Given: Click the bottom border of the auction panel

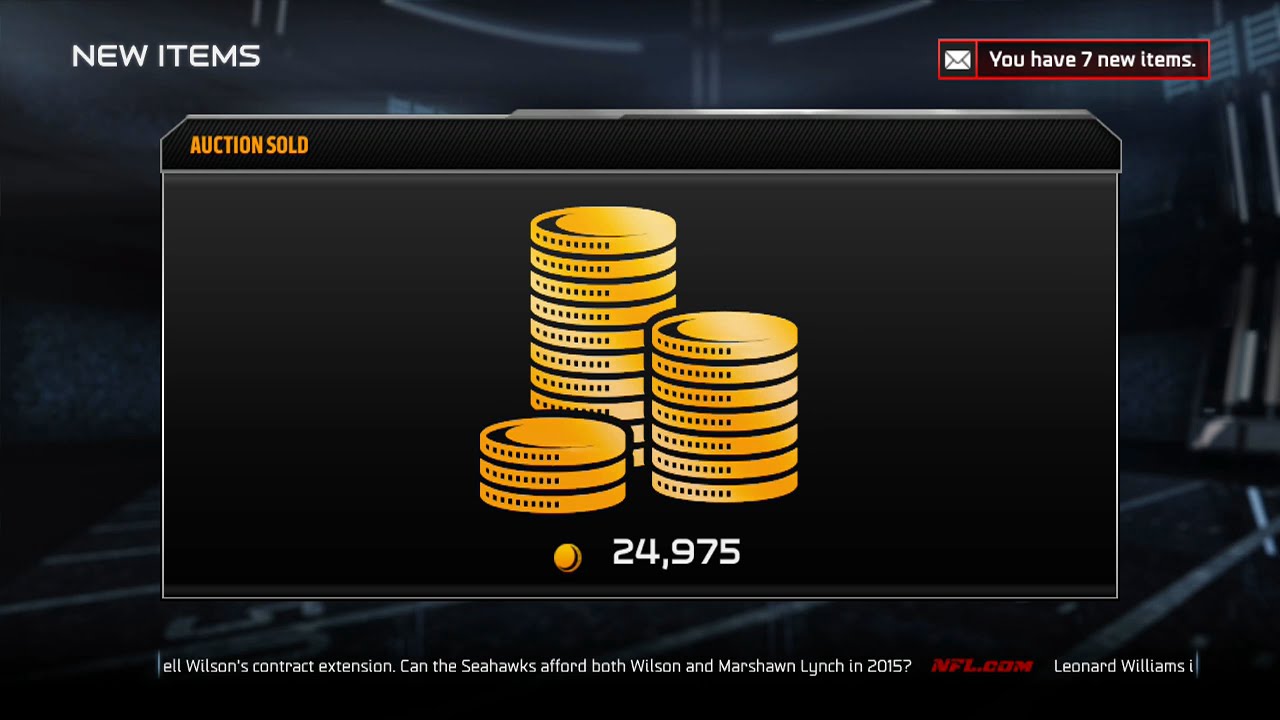Looking at the screenshot, I should [640, 596].
